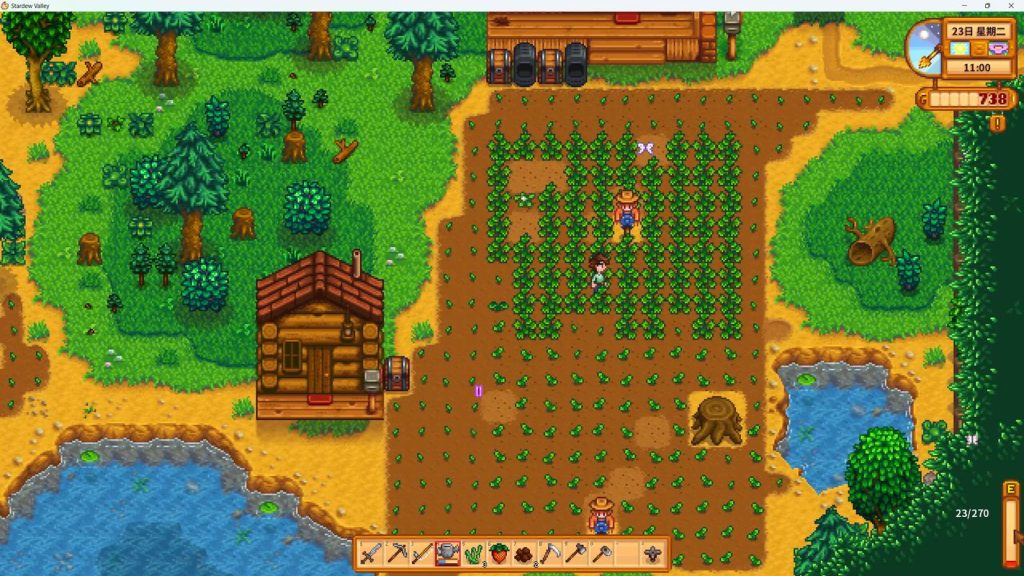Viewport: 1024px width, 576px height.
Task: Pick the green fiber stack in the hotbar
Action: click(473, 553)
